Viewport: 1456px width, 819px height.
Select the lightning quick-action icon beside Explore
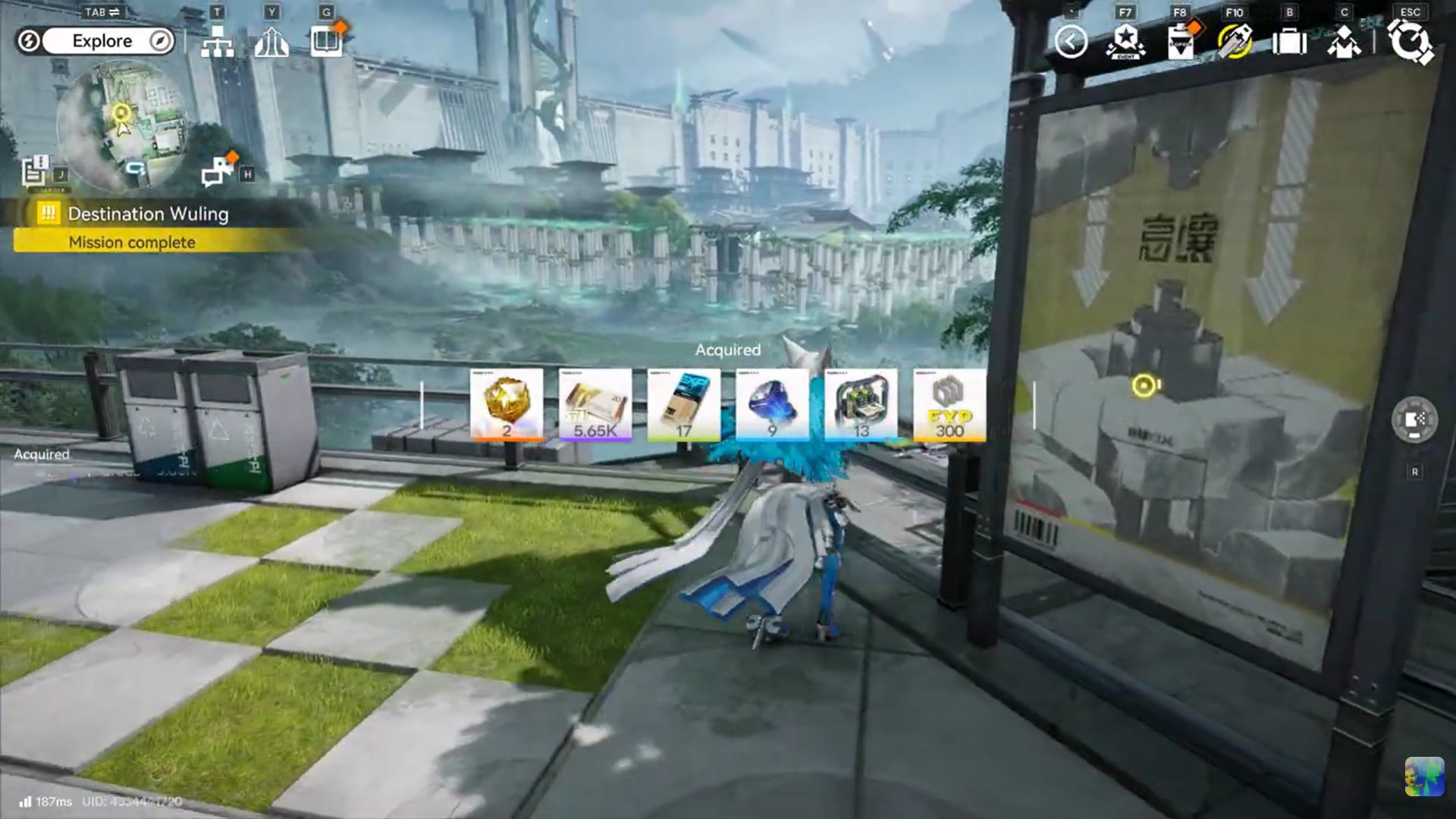point(28,41)
